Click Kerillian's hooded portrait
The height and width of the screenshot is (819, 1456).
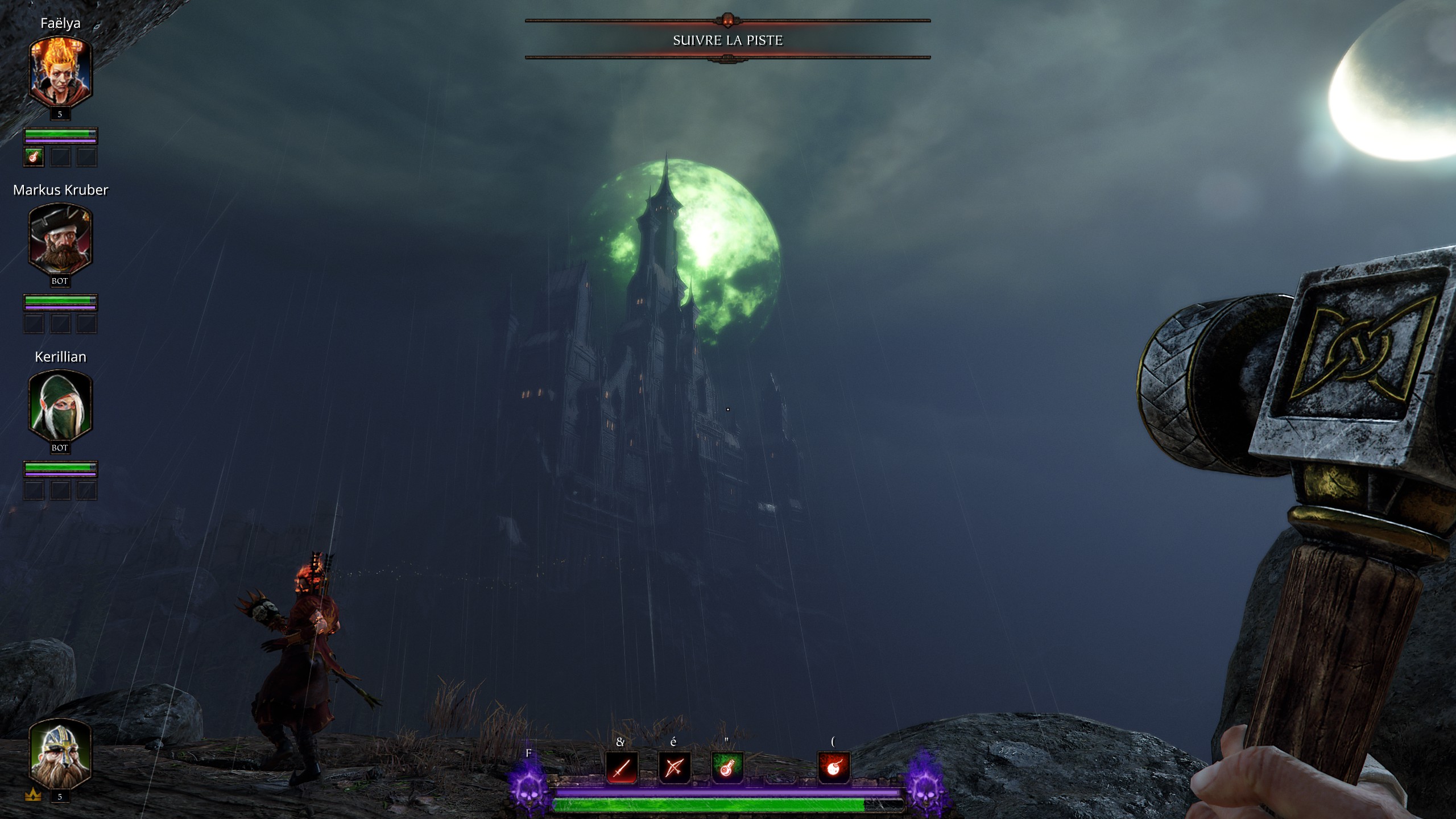click(60, 406)
